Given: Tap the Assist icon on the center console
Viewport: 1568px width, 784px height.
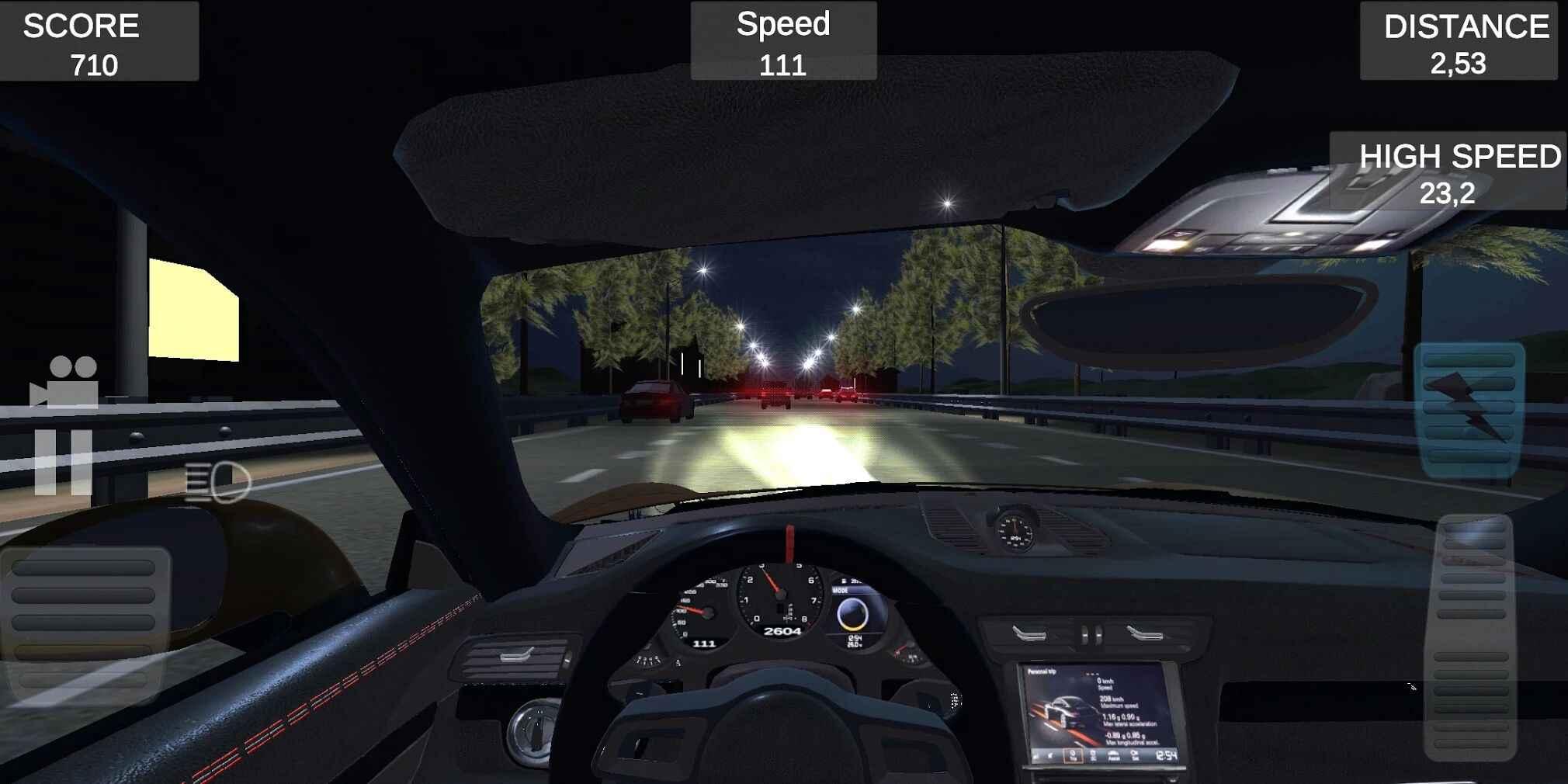Looking at the screenshot, I should pos(1113,755).
